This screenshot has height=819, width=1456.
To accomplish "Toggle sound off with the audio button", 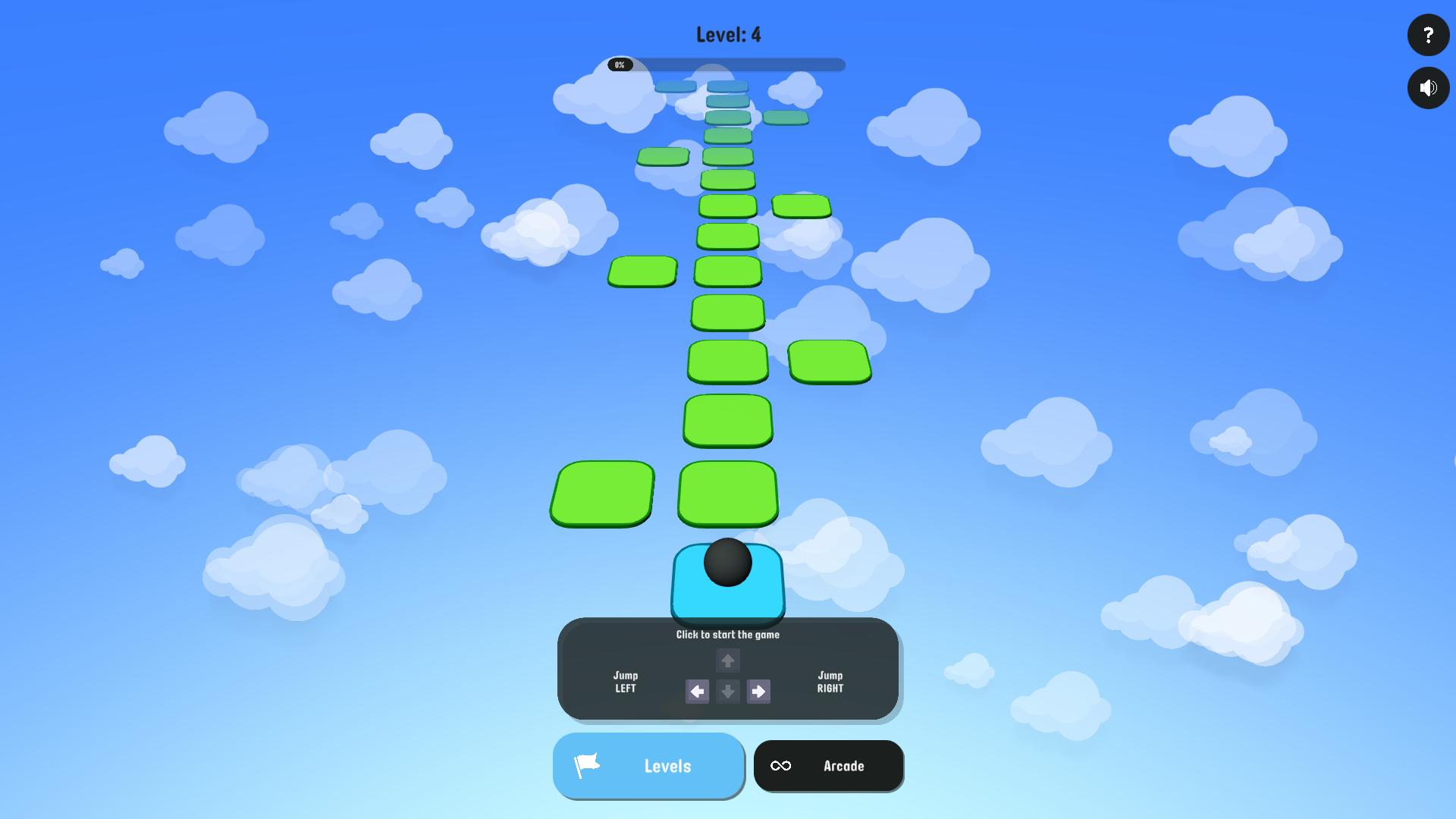I will 1428,88.
